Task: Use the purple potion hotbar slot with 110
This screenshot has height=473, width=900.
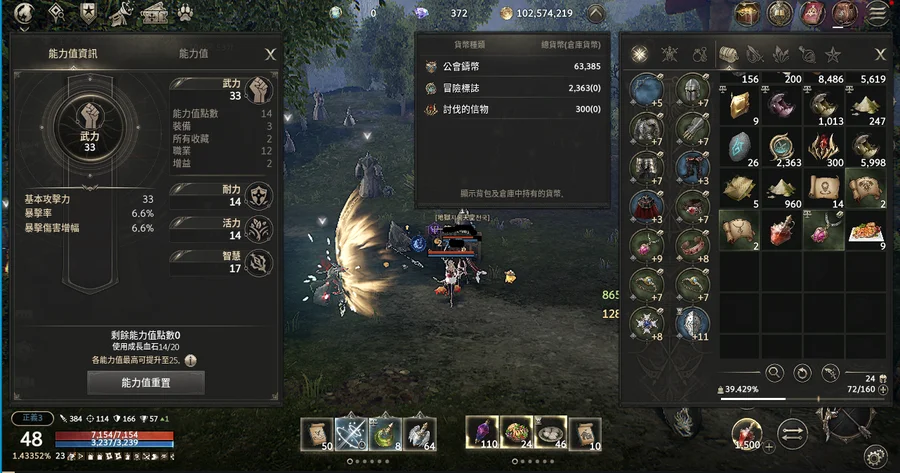Action: pos(483,433)
